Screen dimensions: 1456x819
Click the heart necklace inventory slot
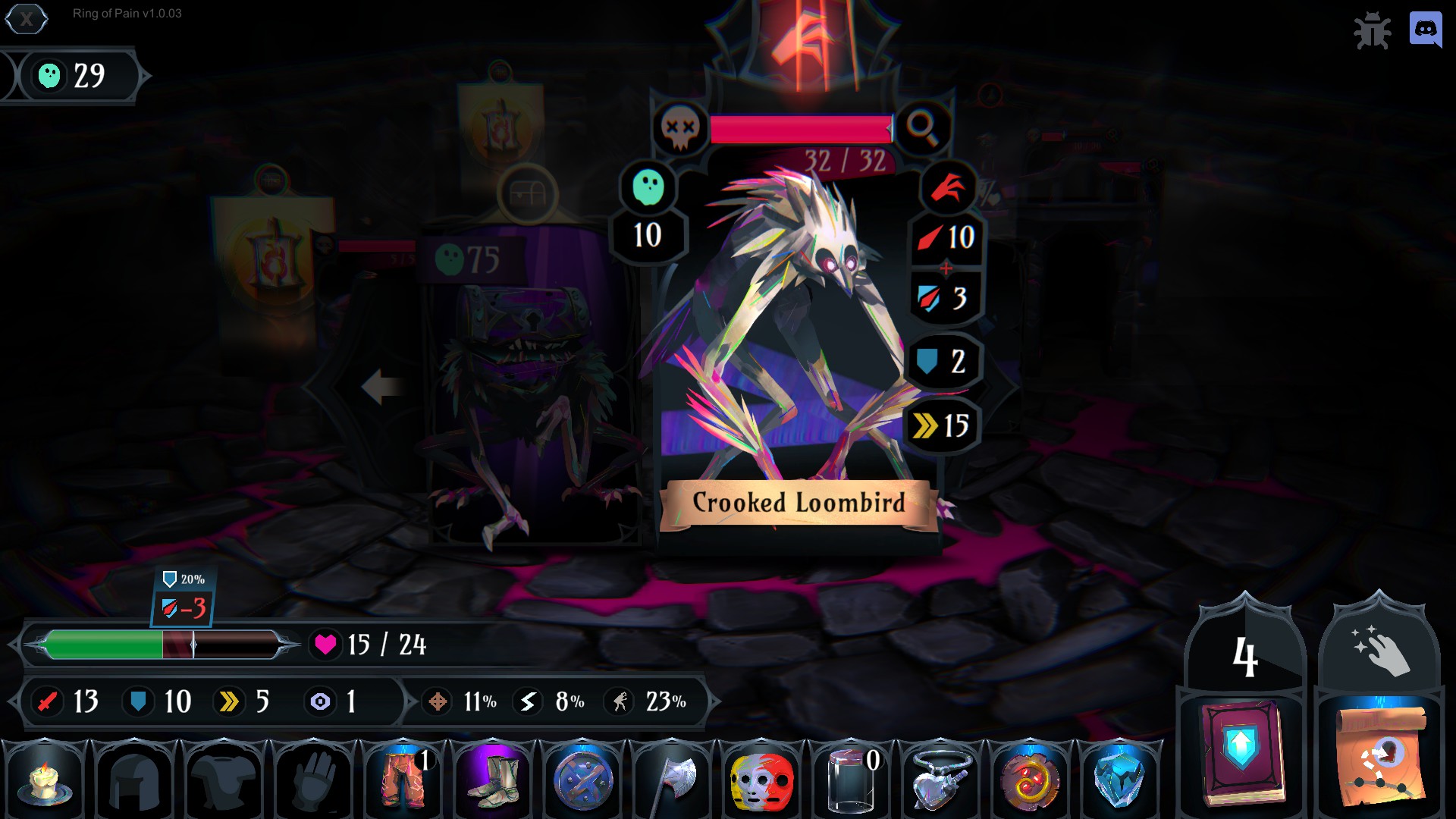click(x=940, y=781)
